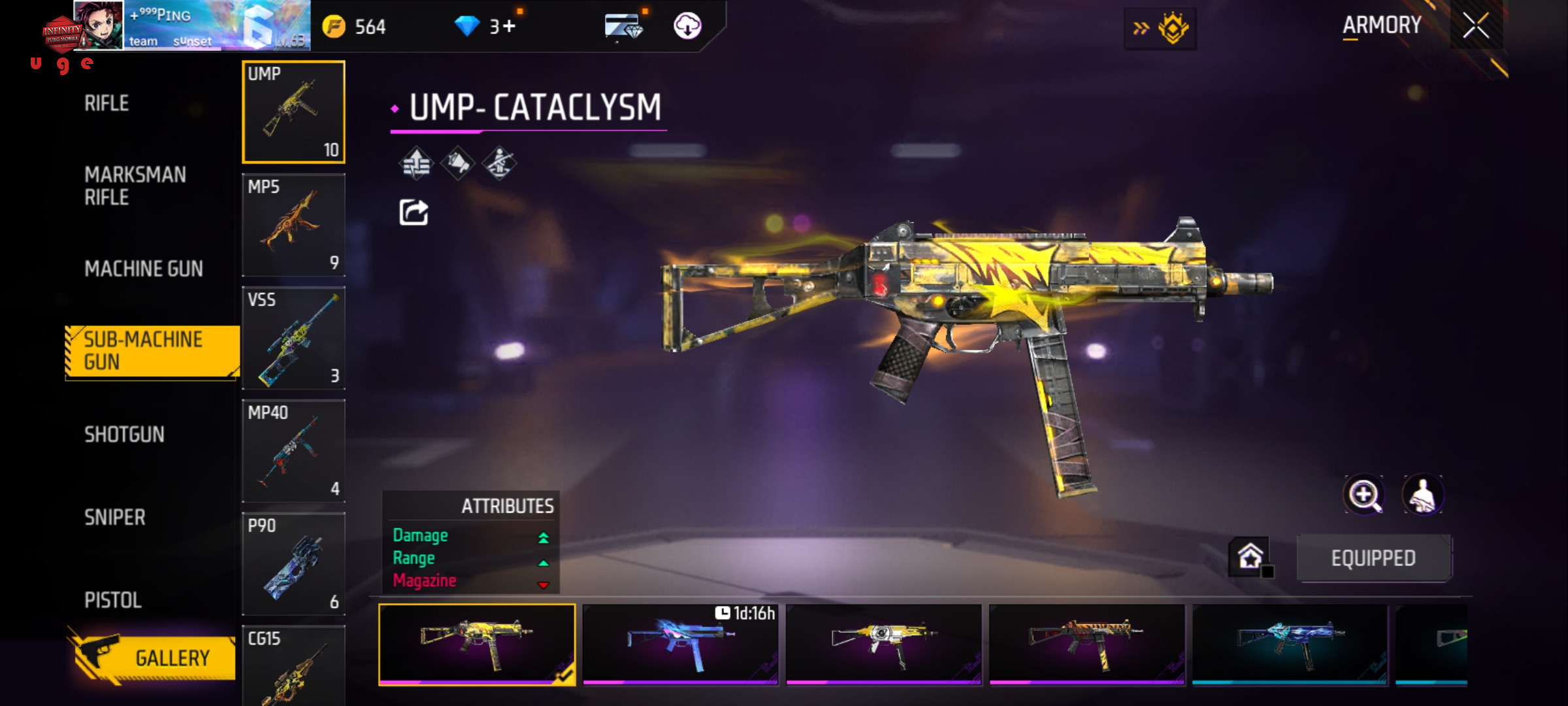Open the Marksman Rifle category

point(135,186)
